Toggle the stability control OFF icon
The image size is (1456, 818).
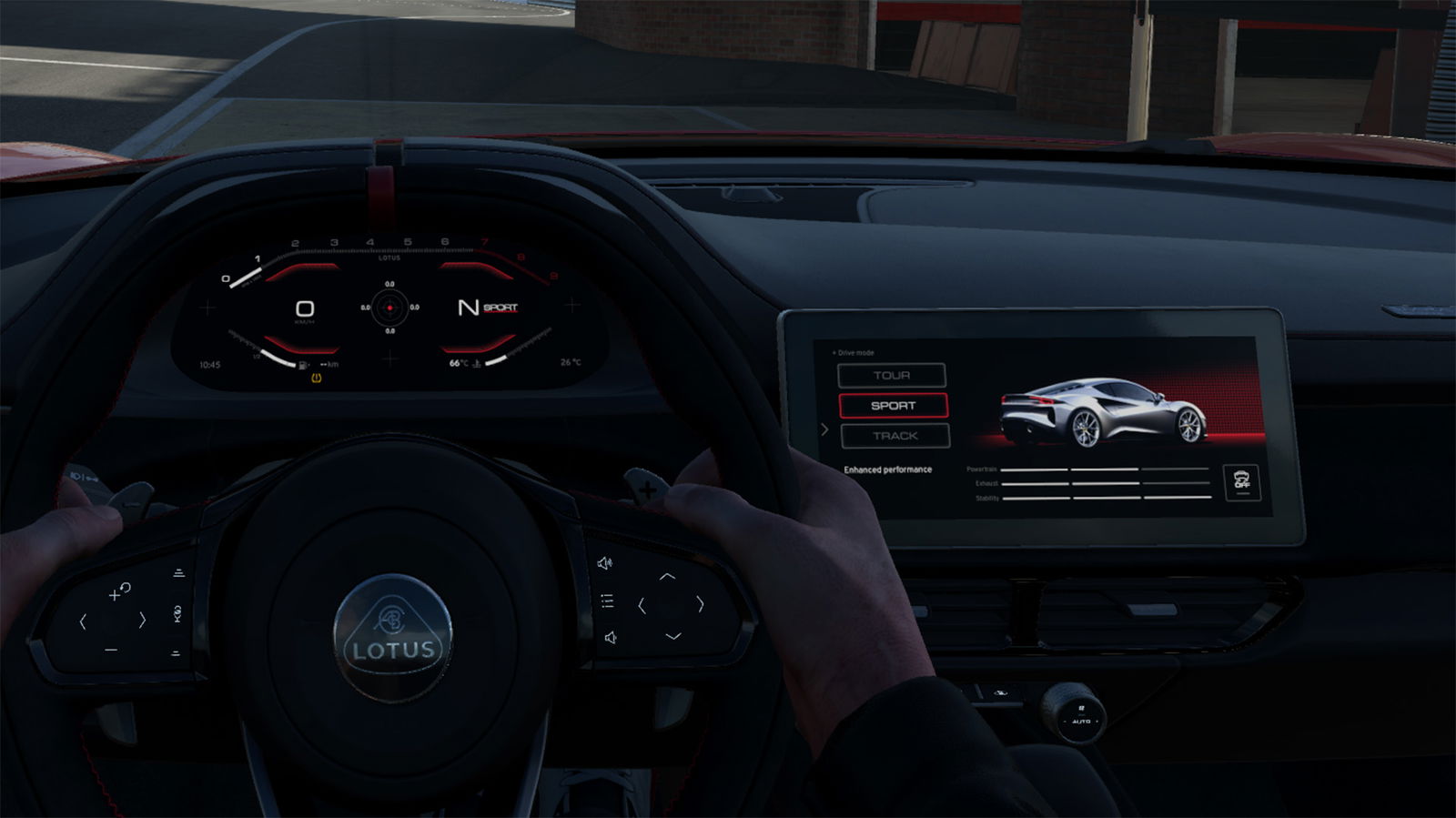point(1241,482)
